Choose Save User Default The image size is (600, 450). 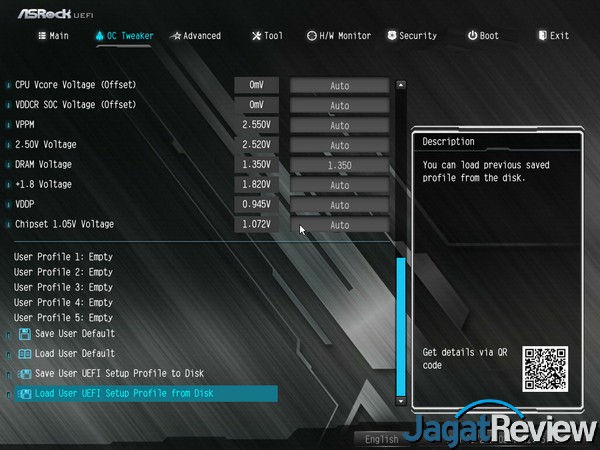(74, 334)
